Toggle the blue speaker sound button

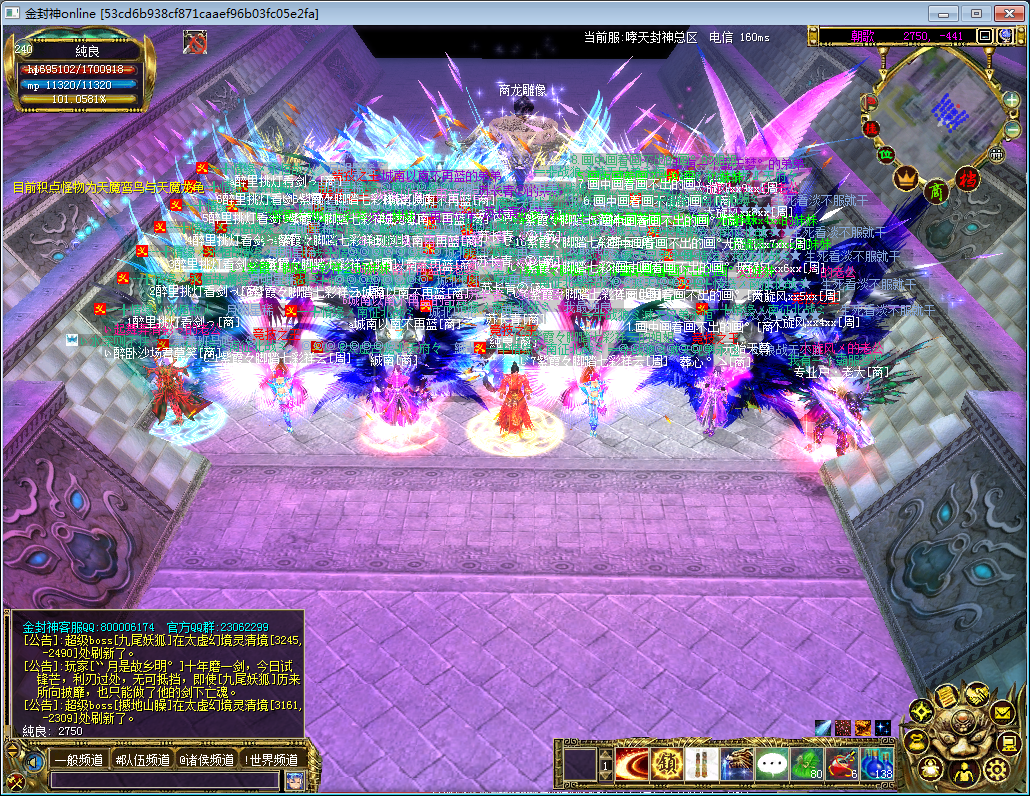pos(34,761)
